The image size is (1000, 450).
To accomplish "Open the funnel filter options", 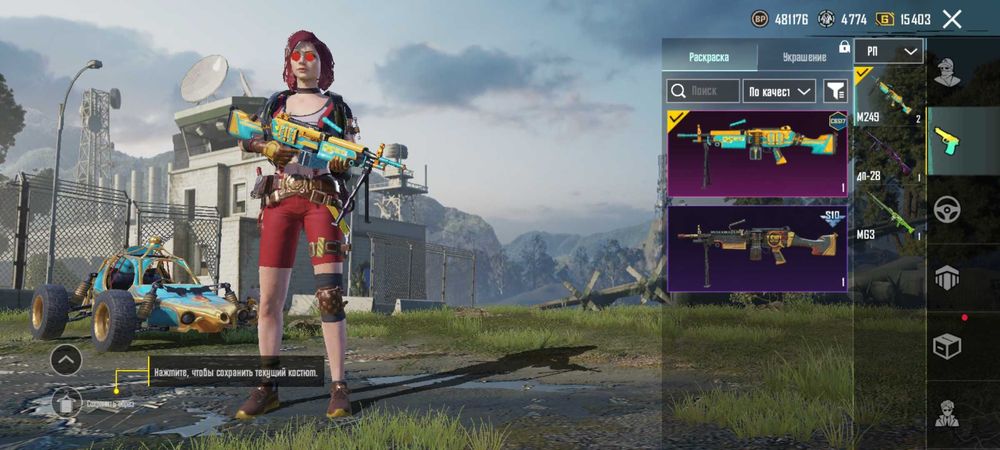I will coord(835,91).
